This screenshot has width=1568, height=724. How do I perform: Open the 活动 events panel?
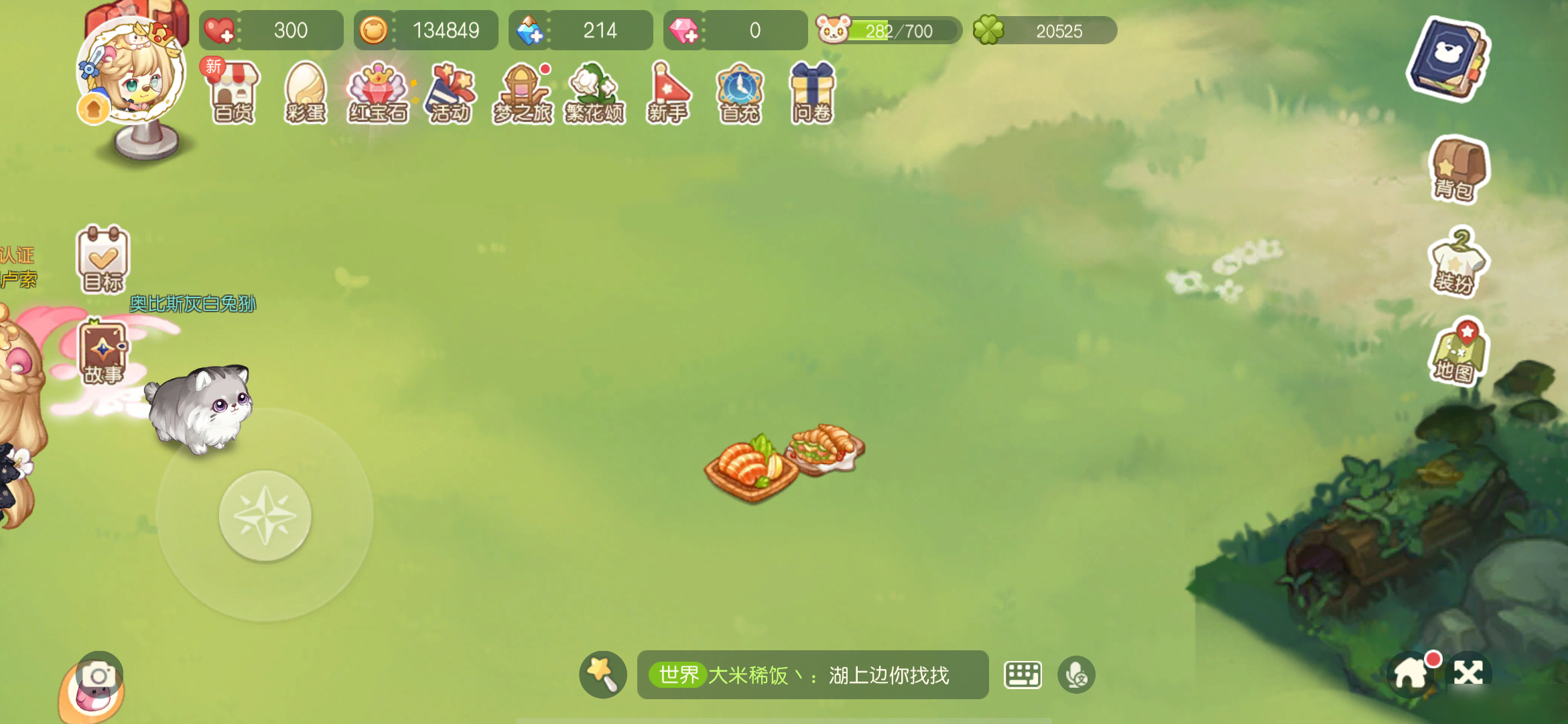point(450,94)
